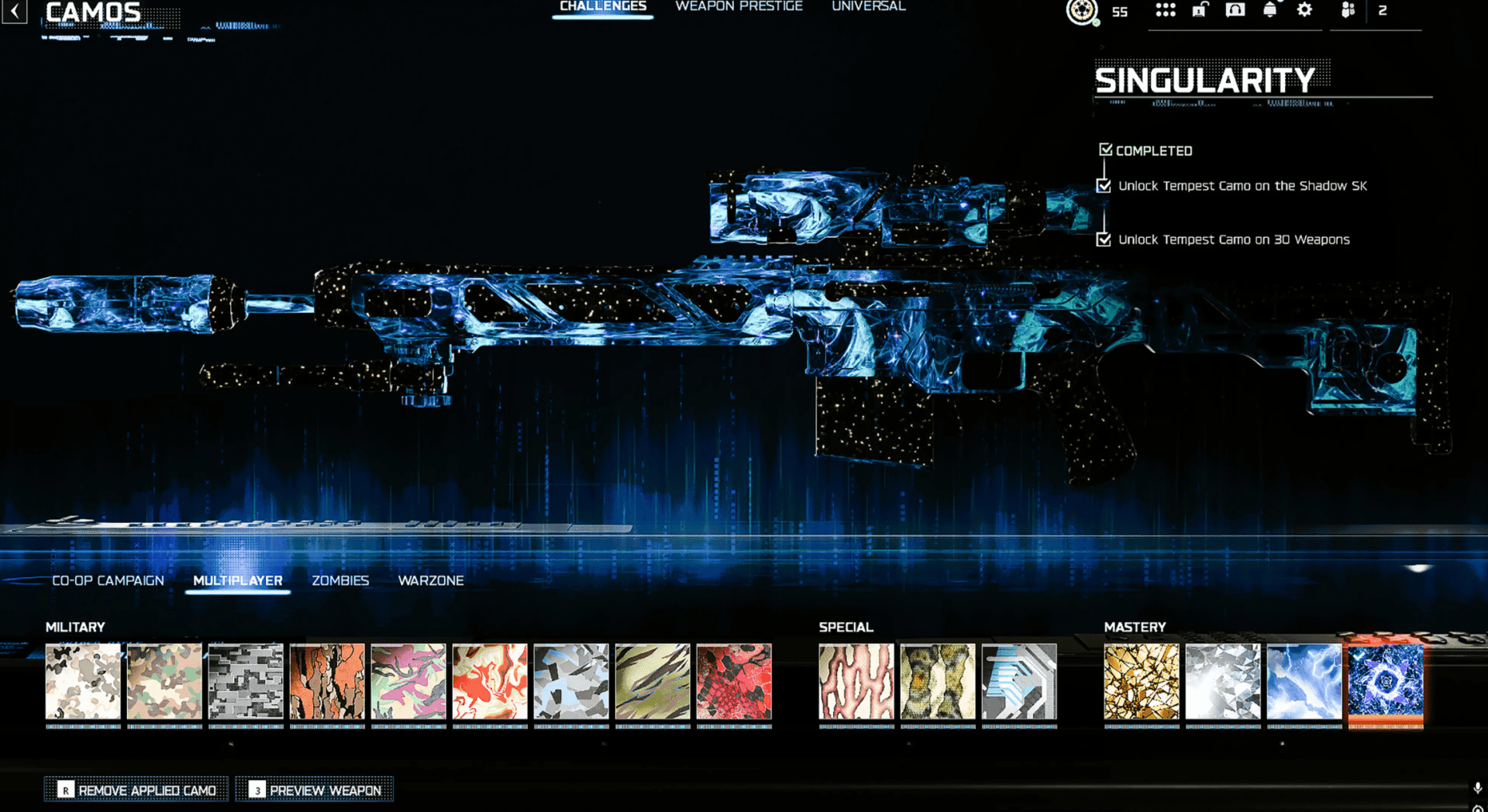Open the notifications bell icon

click(x=1271, y=11)
